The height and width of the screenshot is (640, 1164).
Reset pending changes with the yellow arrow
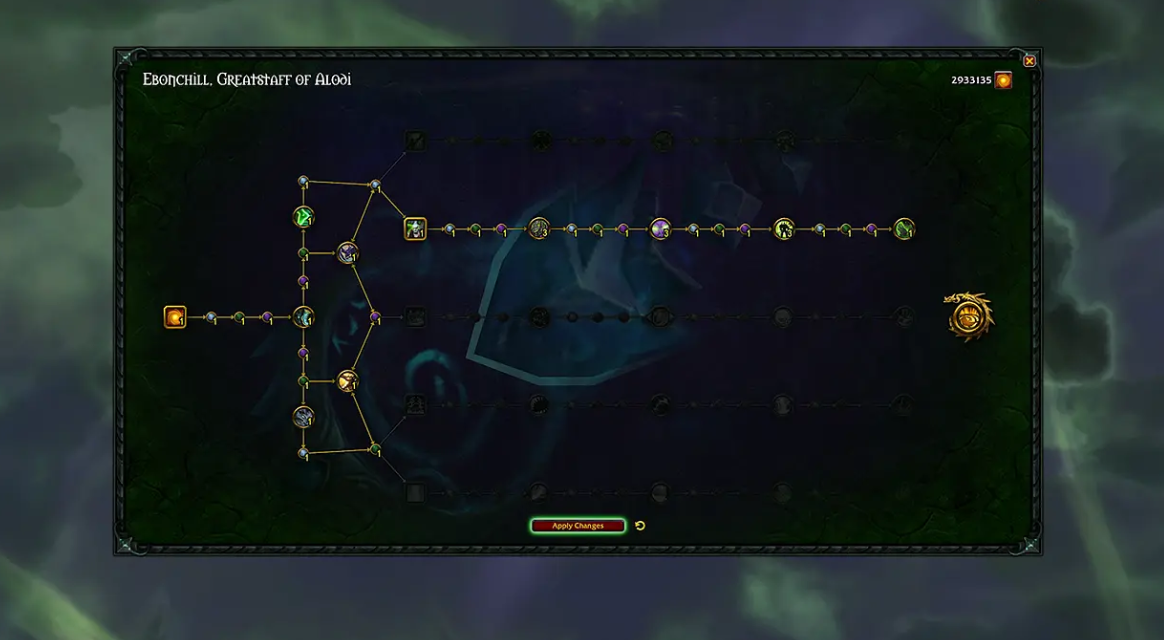pyautogui.click(x=640, y=526)
